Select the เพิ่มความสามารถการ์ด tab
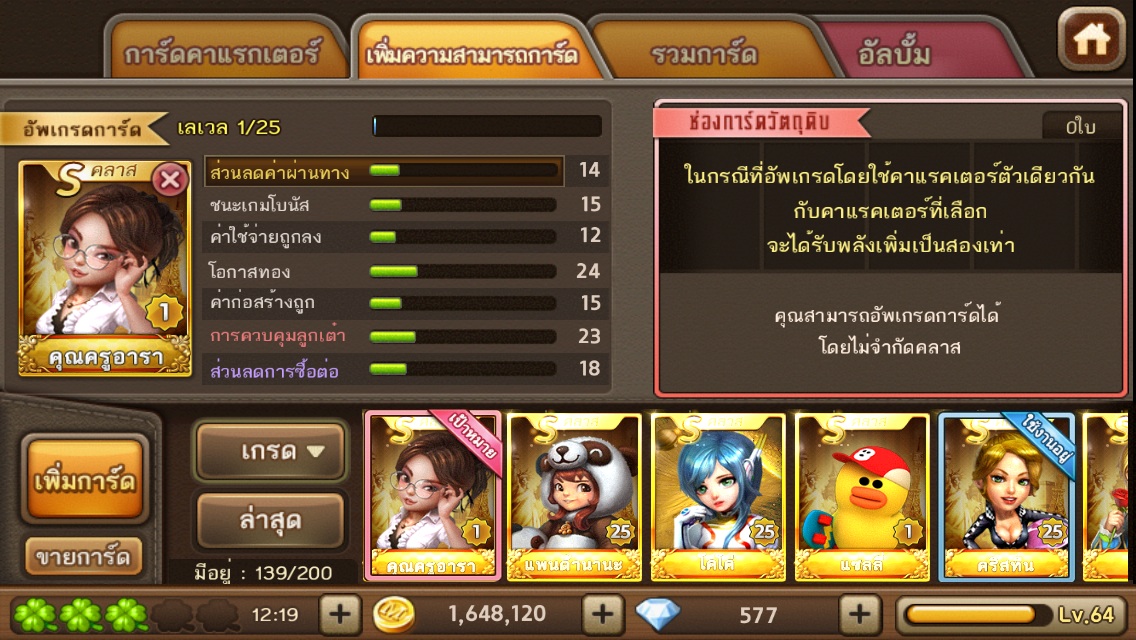The width and height of the screenshot is (1136, 640). [x=472, y=54]
